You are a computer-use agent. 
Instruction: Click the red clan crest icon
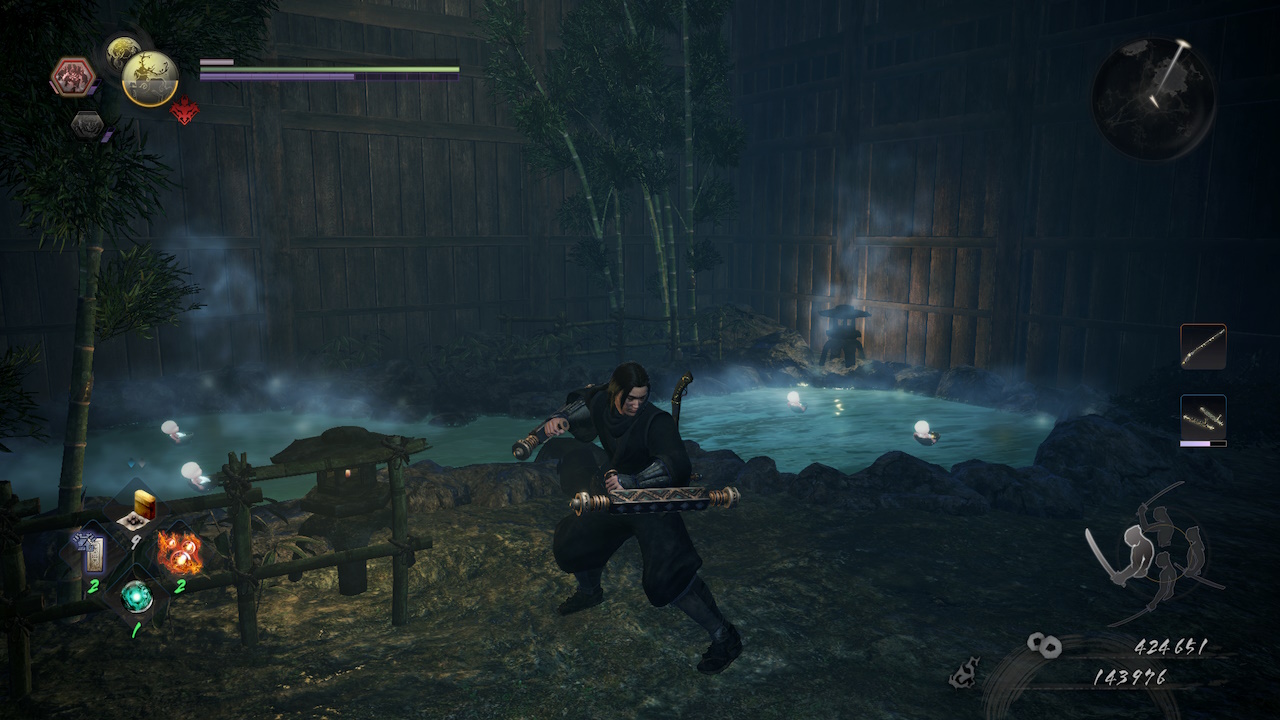(184, 111)
